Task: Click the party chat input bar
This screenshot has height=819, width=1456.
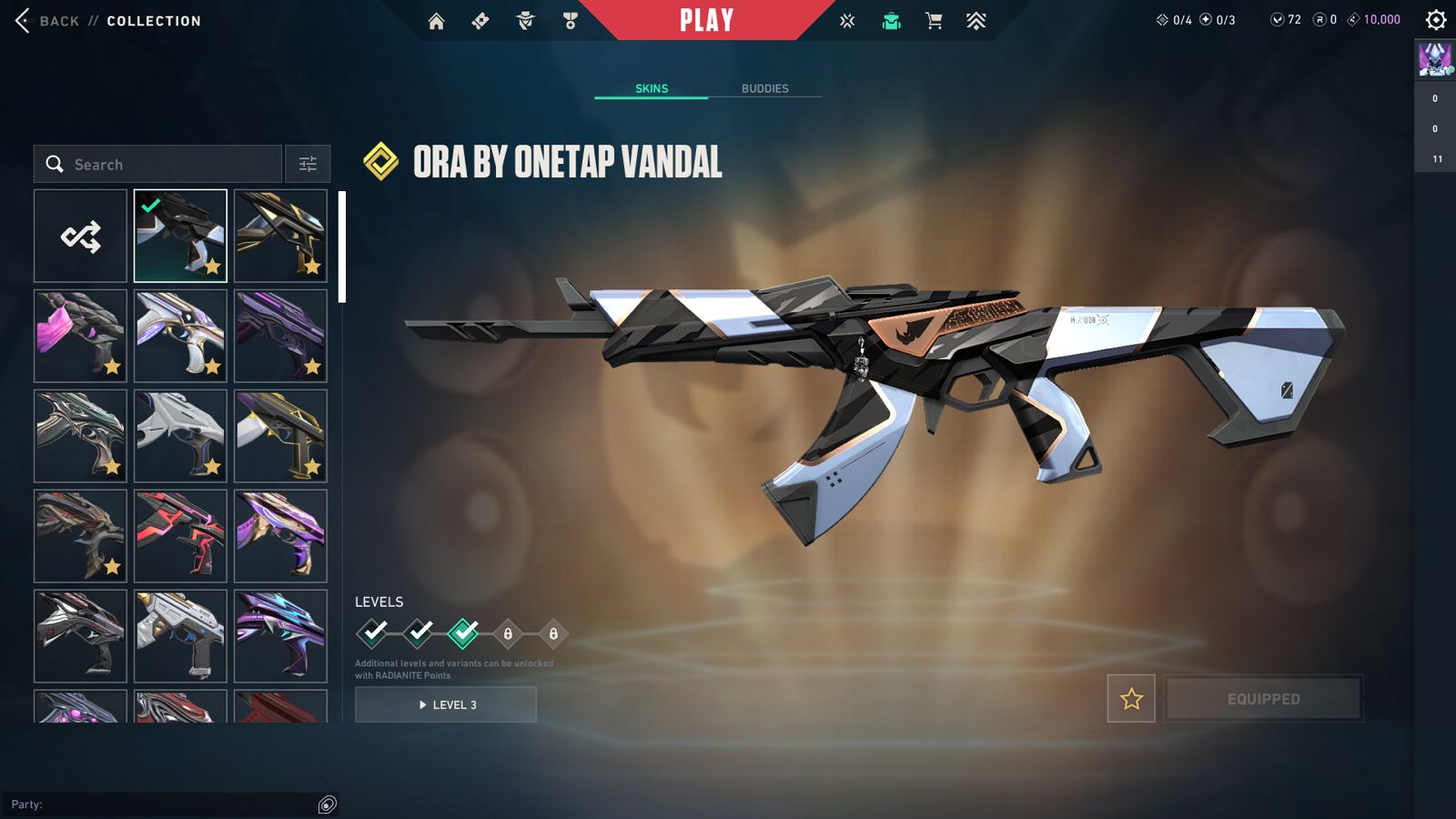Action: coord(164,804)
